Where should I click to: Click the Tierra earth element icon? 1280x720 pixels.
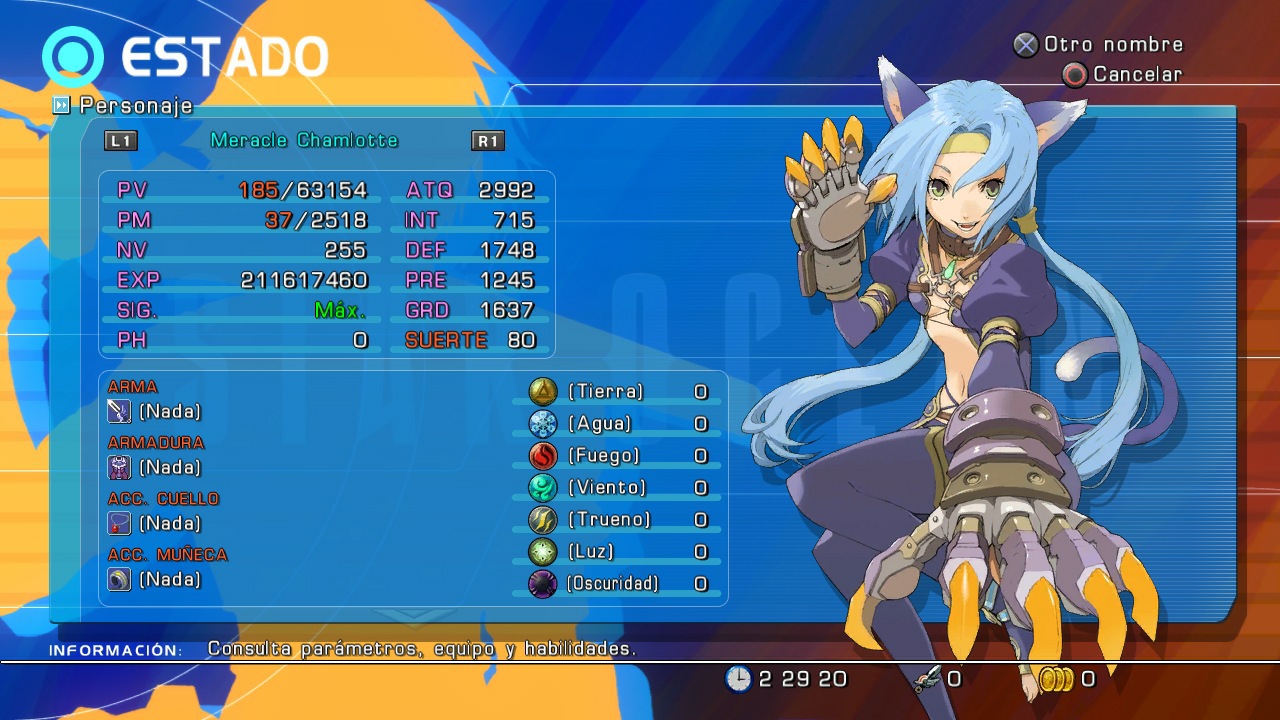coord(541,392)
